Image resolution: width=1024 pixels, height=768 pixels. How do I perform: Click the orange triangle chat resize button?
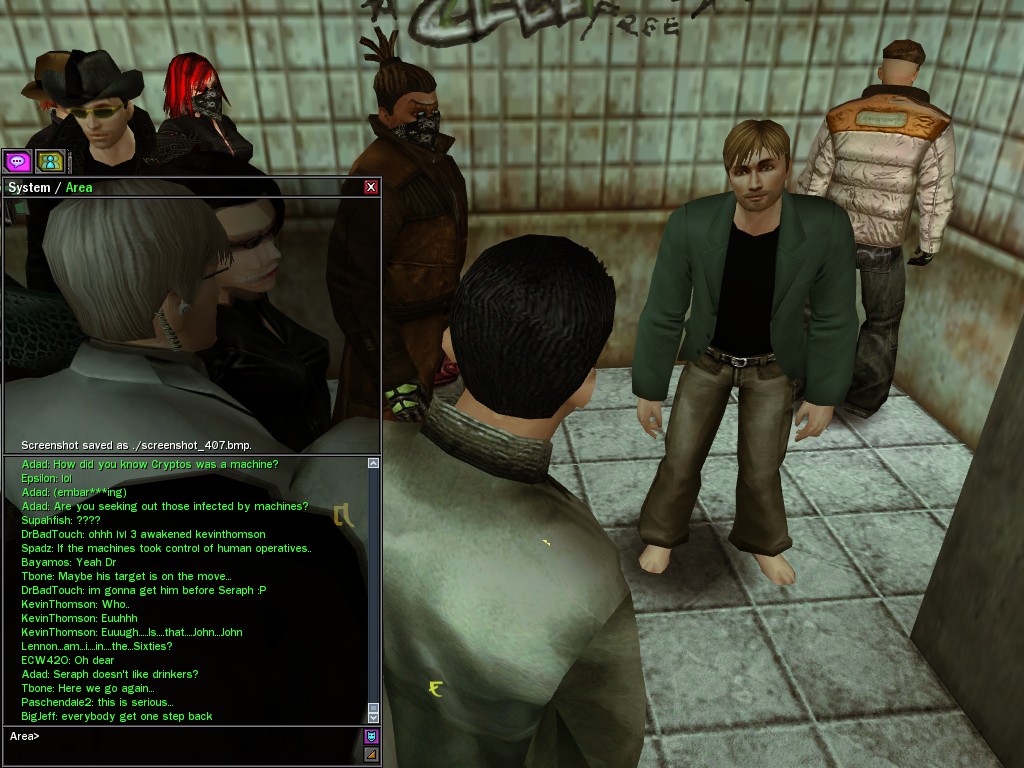click(372, 755)
